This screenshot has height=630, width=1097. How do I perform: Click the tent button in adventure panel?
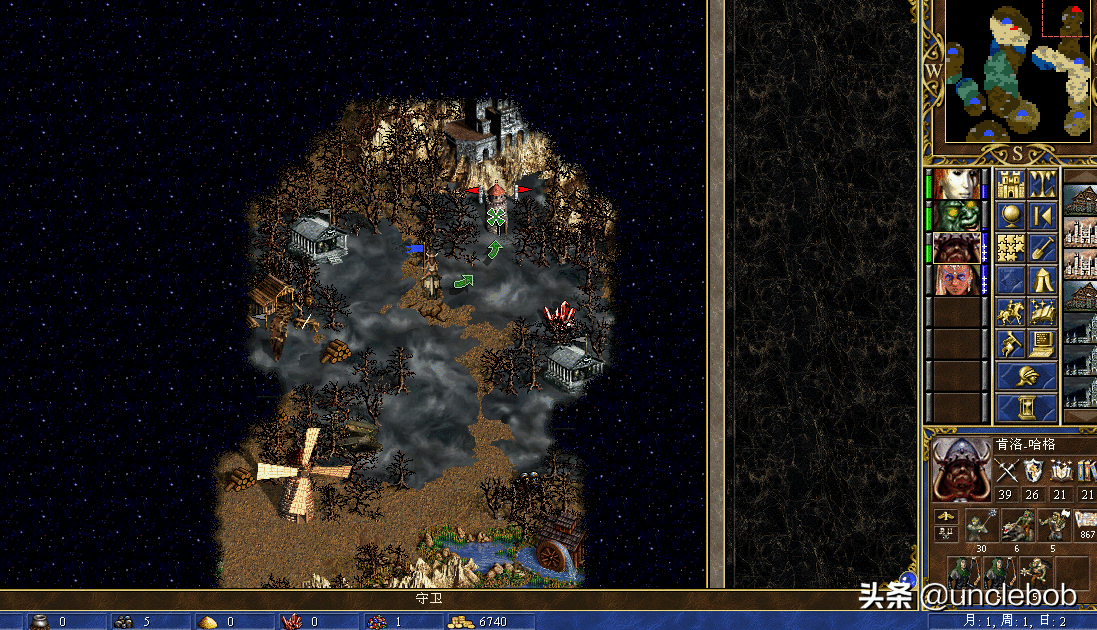click(x=1042, y=280)
